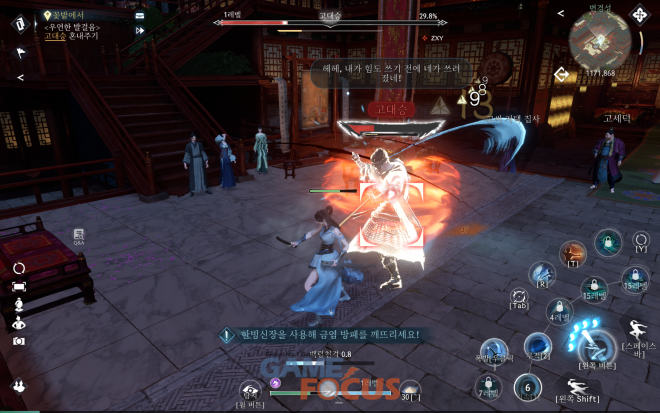
Task: Open the party icon at bottom left
Action: click(18, 386)
